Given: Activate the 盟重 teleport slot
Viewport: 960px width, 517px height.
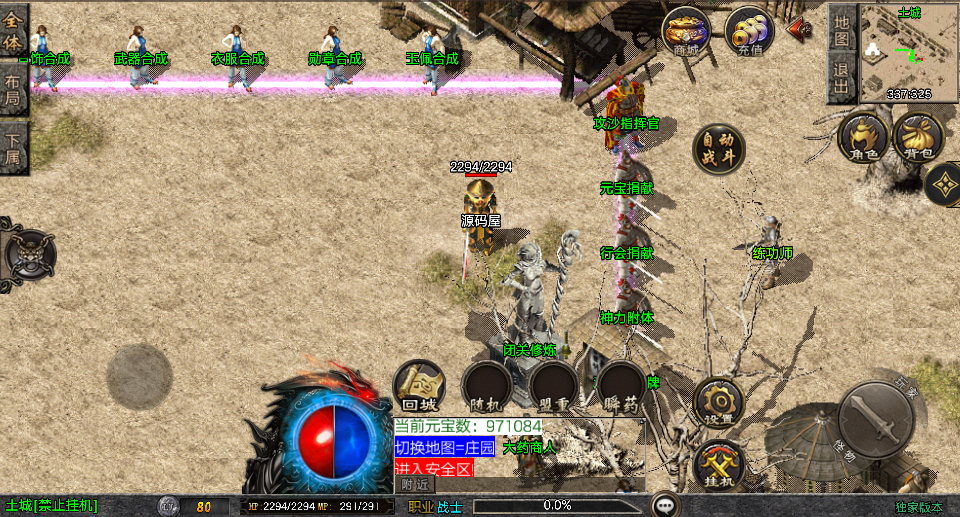Looking at the screenshot, I should [x=553, y=386].
